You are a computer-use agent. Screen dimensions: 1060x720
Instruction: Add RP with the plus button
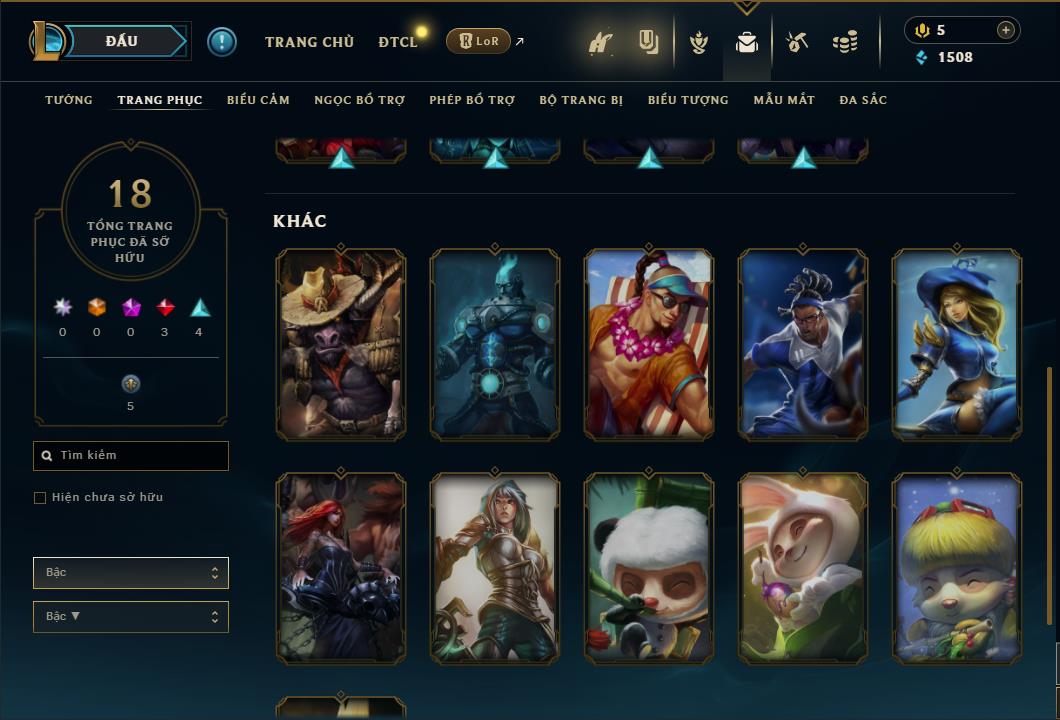(1006, 30)
